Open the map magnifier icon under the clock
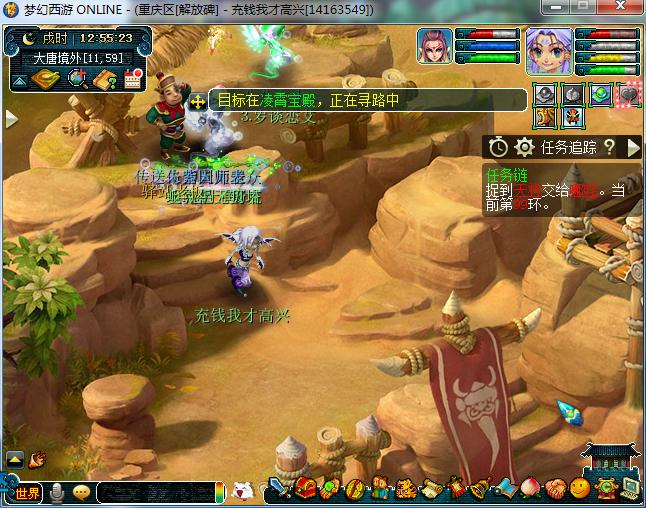Image resolution: width=646 pixels, height=508 pixels. pyautogui.click(x=76, y=80)
